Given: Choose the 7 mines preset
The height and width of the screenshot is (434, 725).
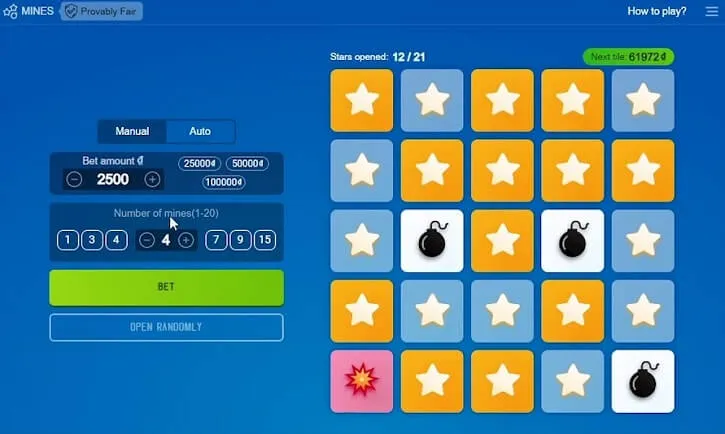Looking at the screenshot, I should [216, 240].
